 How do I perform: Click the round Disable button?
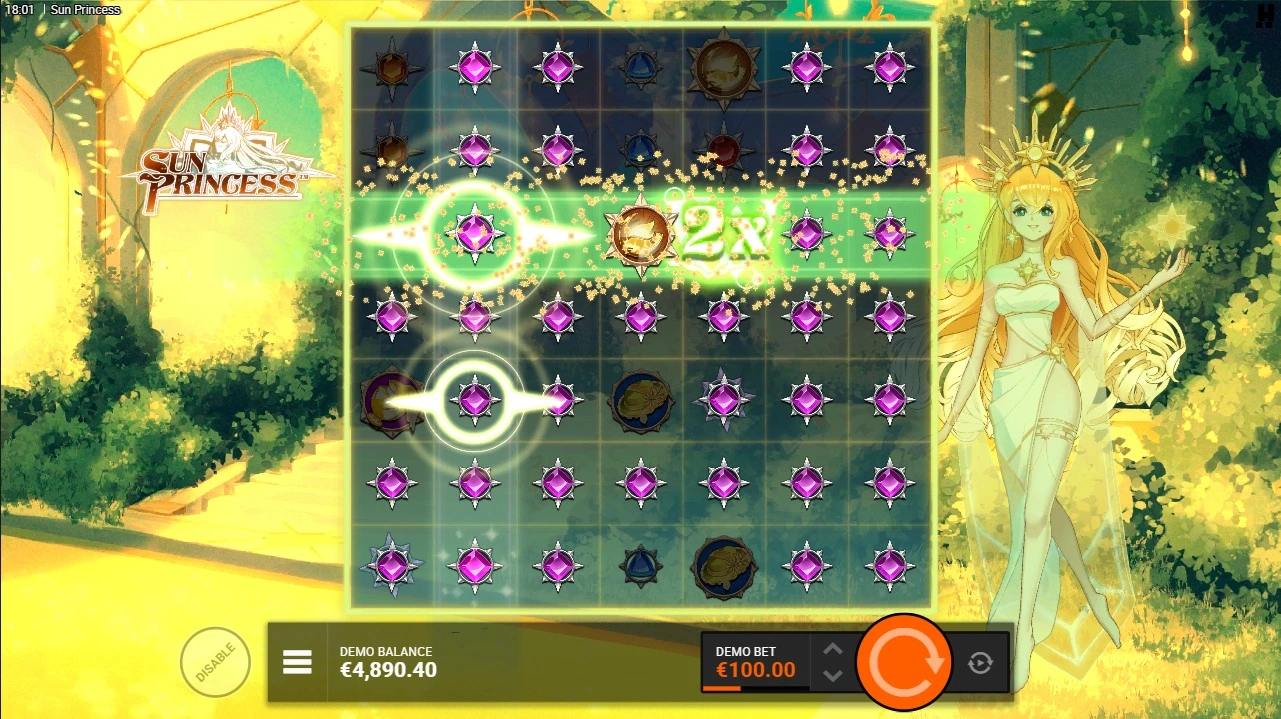pos(215,662)
